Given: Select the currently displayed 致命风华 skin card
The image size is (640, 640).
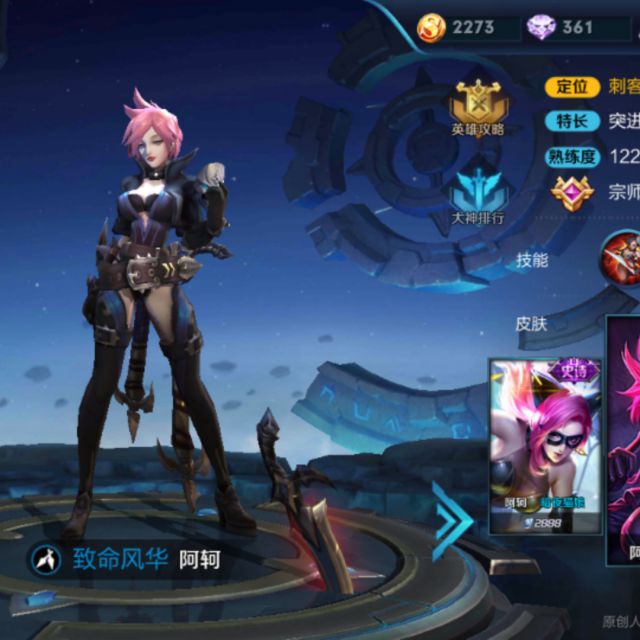Looking at the screenshot, I should tap(624, 440).
